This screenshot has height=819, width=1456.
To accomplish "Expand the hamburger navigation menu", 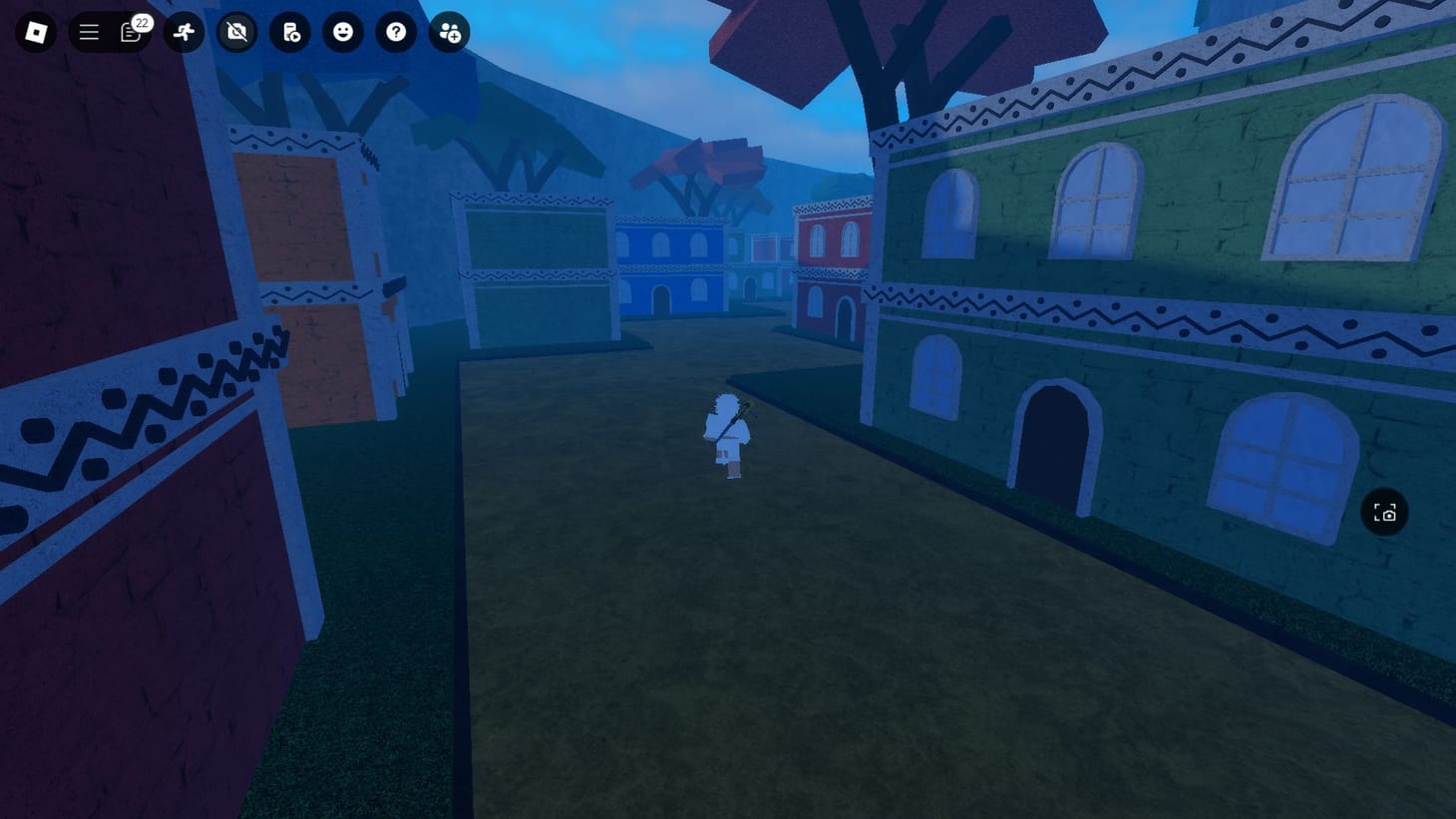I will (x=89, y=32).
